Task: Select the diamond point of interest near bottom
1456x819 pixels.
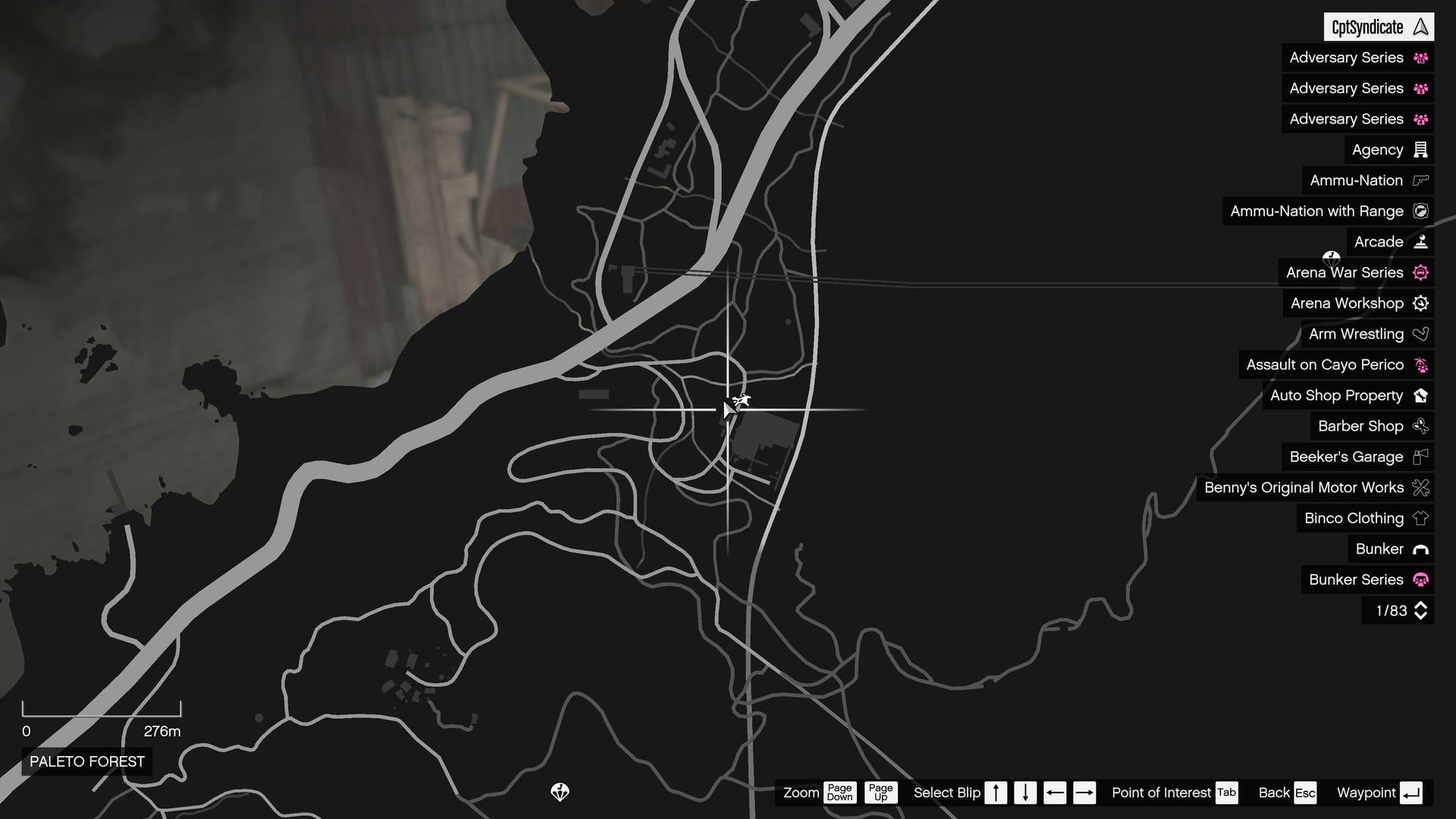Action: (x=561, y=793)
